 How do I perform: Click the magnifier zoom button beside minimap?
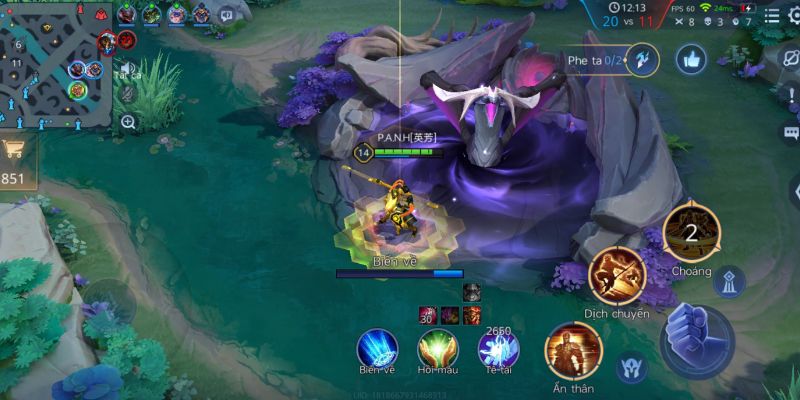(128, 122)
